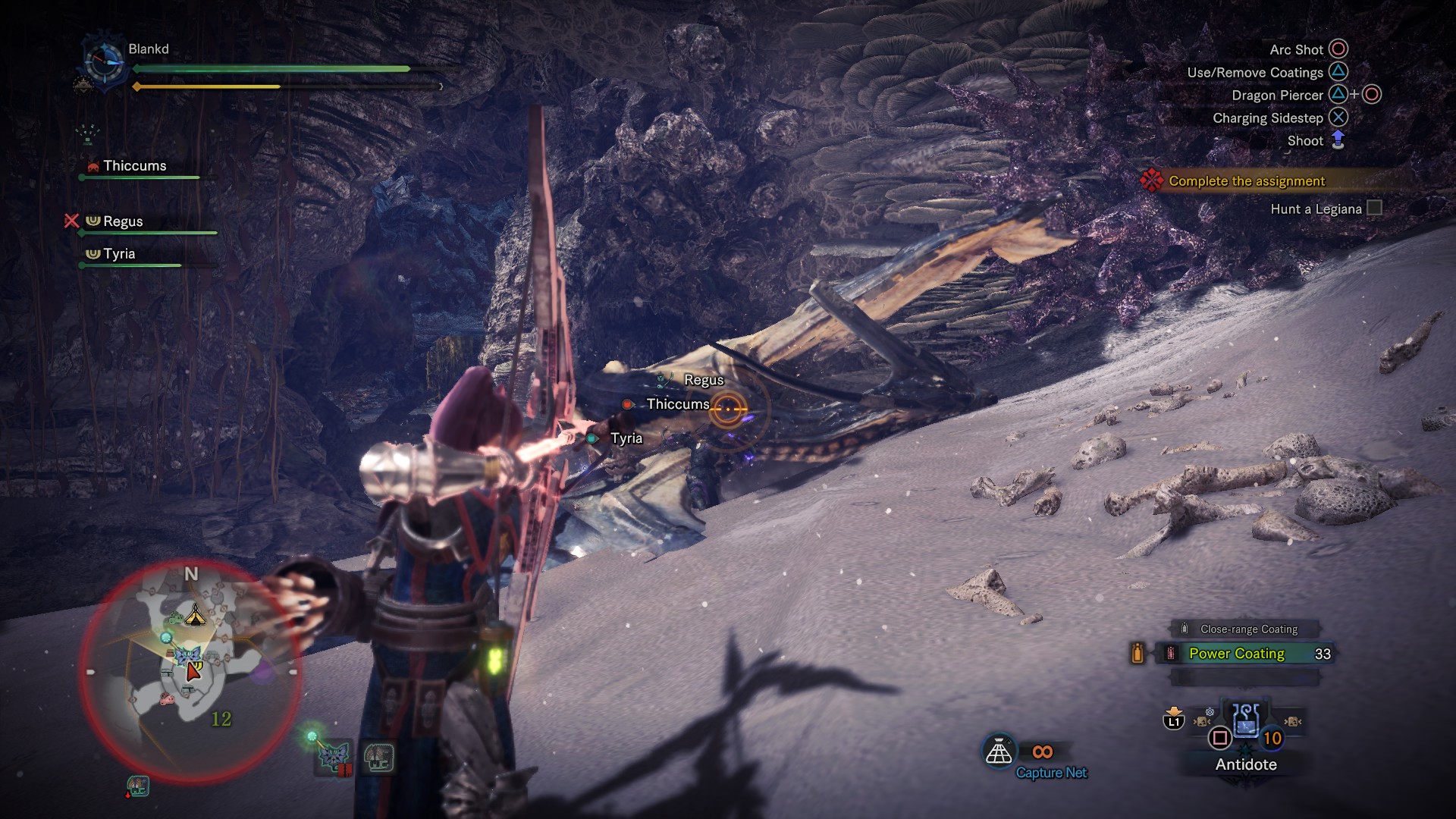Select the tracked Legiana icon beside the minimap
This screenshot has height=819, width=1456.
pyautogui.click(x=333, y=756)
